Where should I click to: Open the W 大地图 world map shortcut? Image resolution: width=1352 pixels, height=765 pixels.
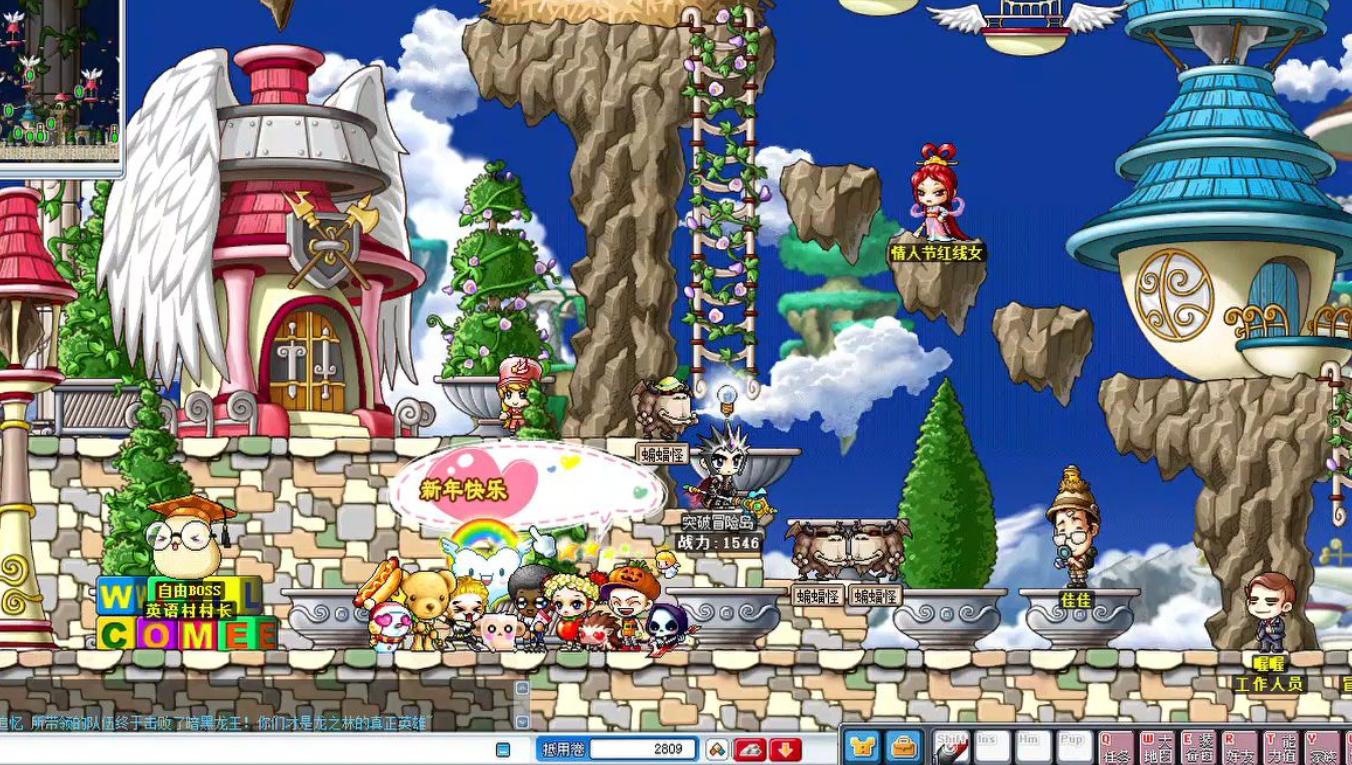(x=1156, y=748)
